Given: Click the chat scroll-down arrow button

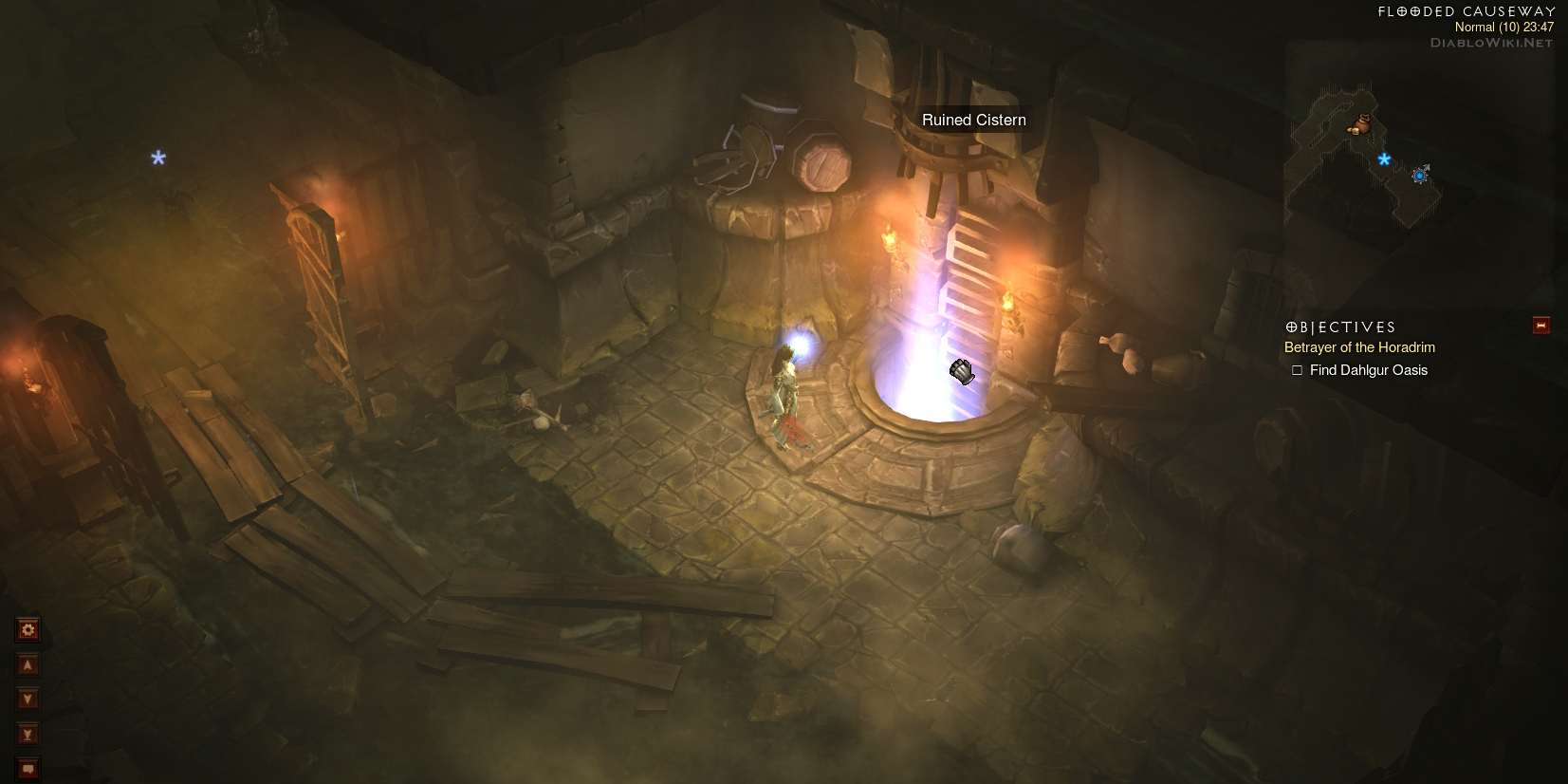Looking at the screenshot, I should (28, 700).
